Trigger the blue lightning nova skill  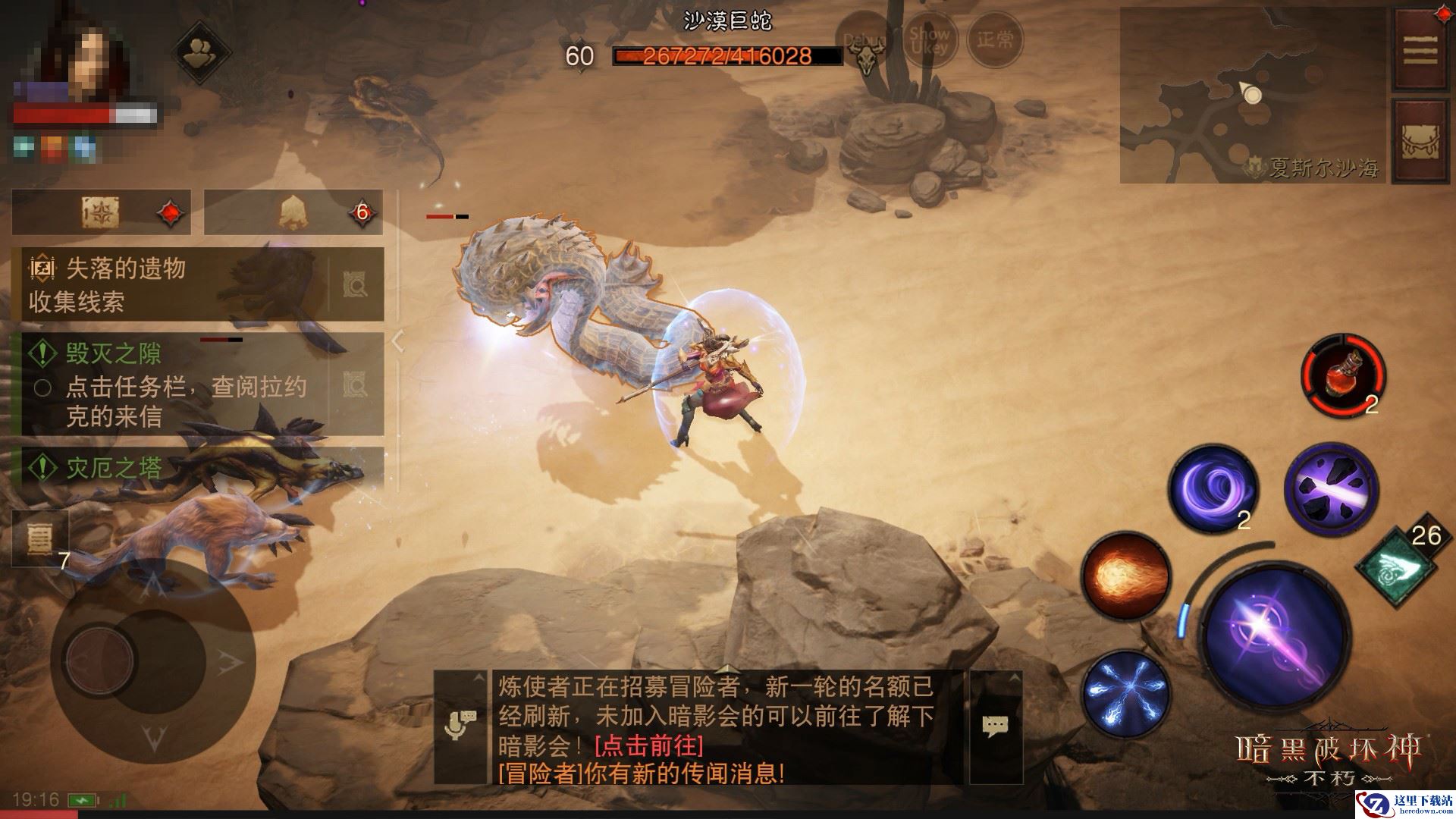1126,692
